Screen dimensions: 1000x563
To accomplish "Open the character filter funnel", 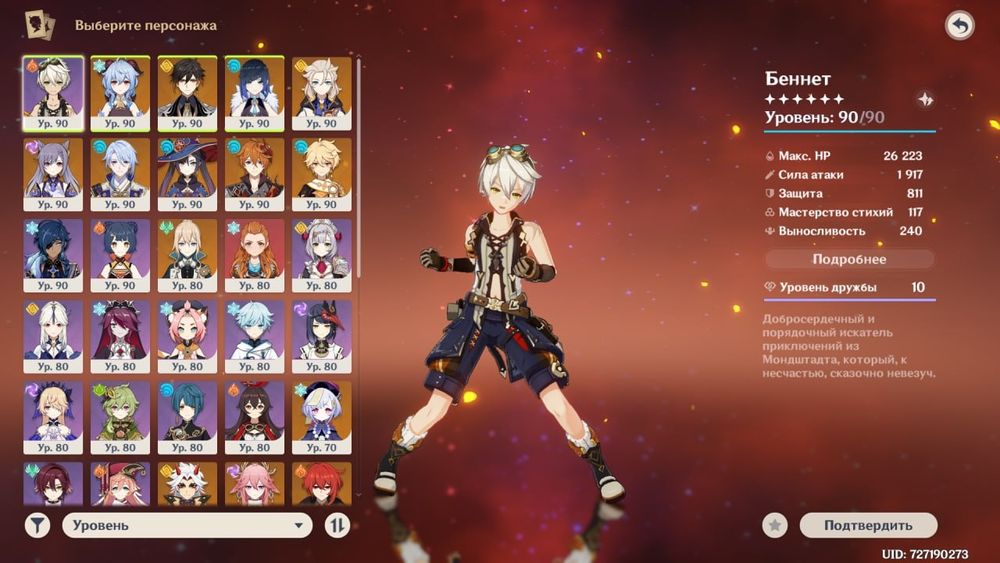I will pyautogui.click(x=37, y=525).
